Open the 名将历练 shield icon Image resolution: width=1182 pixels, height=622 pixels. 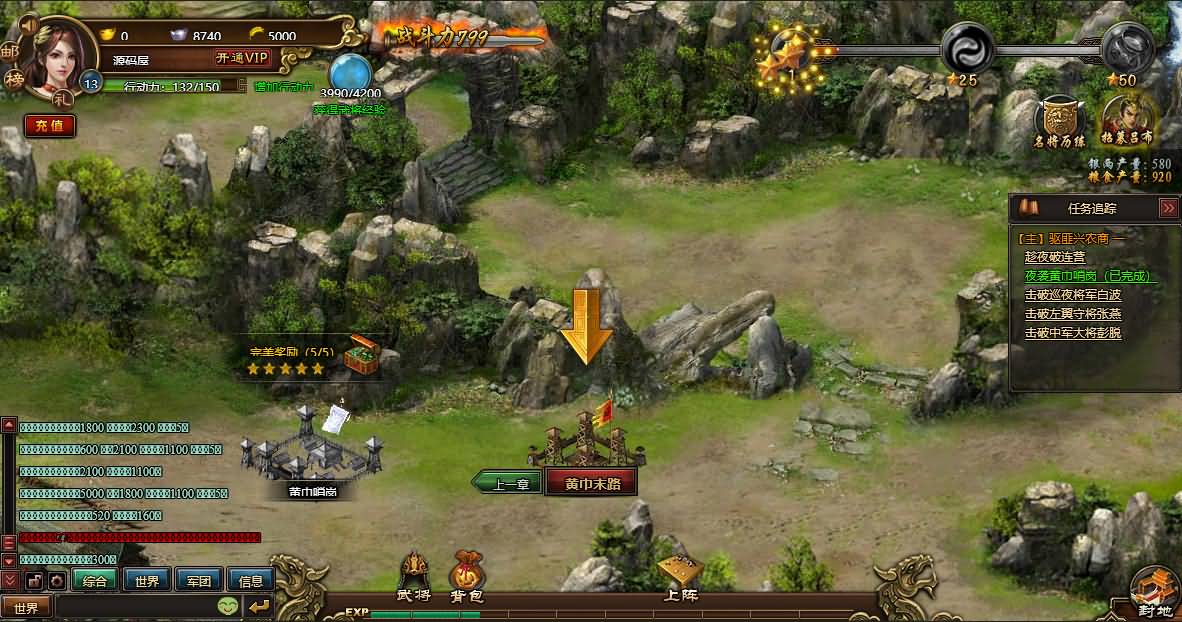1061,118
